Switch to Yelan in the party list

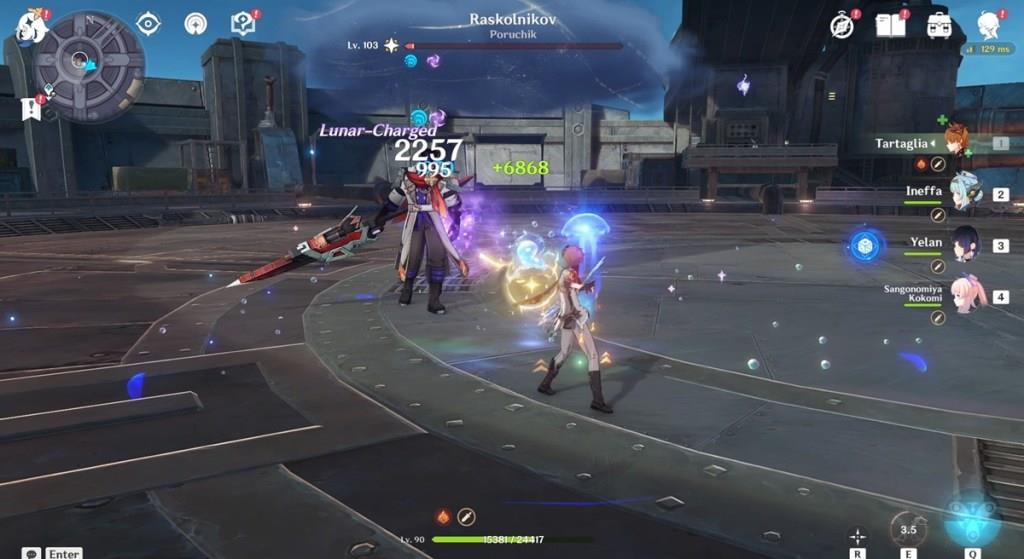pyautogui.click(x=962, y=244)
